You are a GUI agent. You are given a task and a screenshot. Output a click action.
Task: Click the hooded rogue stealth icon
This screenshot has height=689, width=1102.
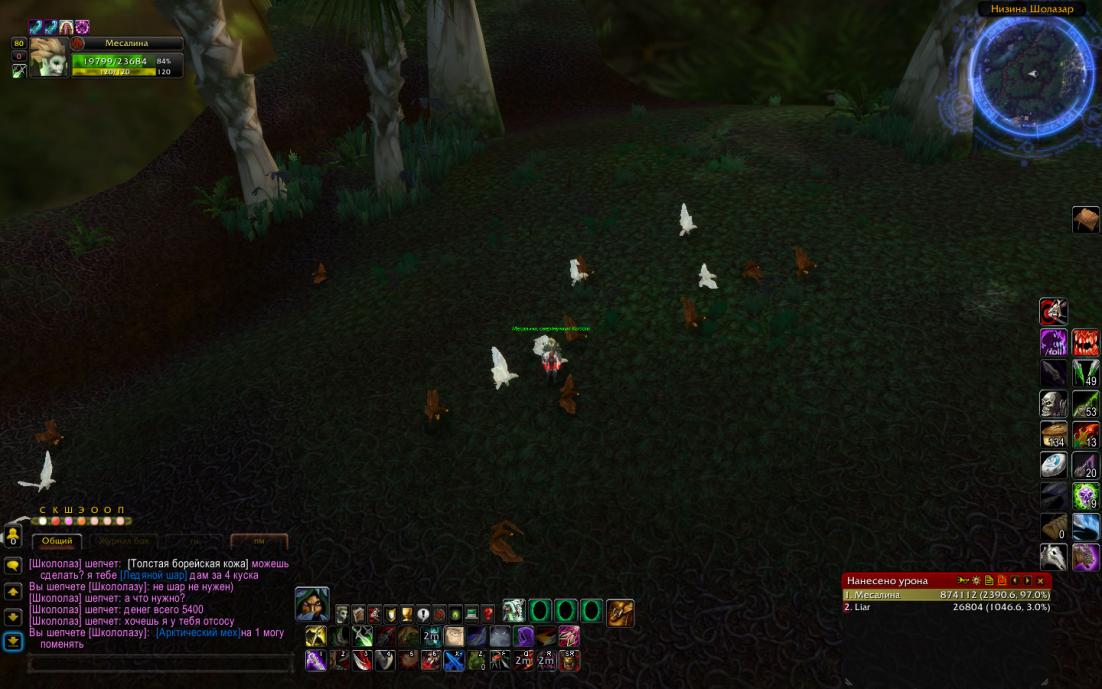pyautogui.click(x=312, y=605)
